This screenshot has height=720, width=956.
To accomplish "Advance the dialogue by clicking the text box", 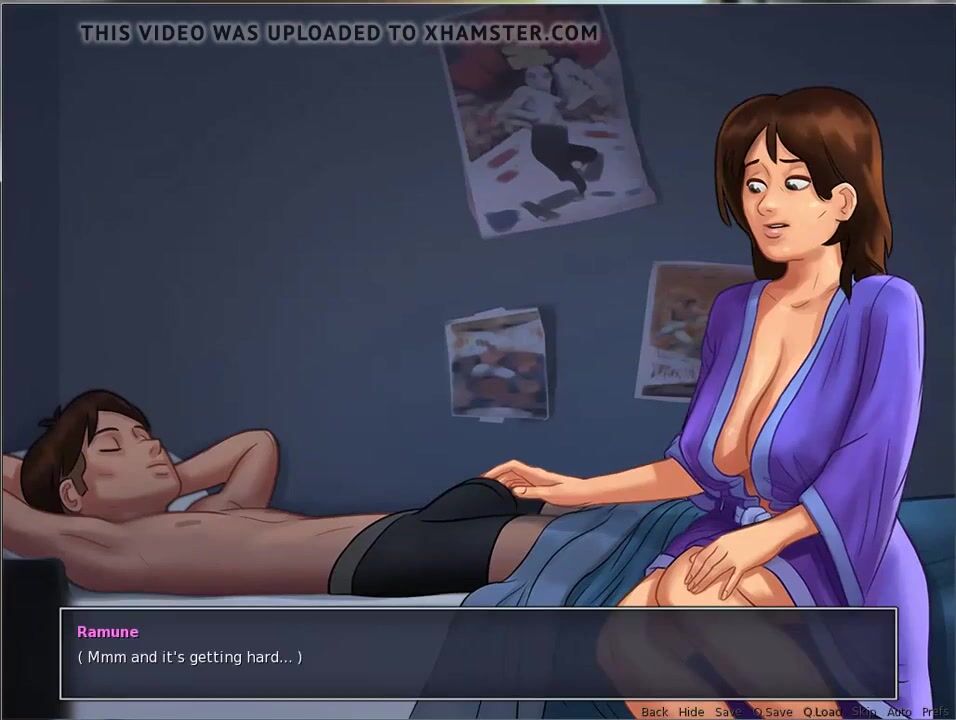I will (478, 654).
